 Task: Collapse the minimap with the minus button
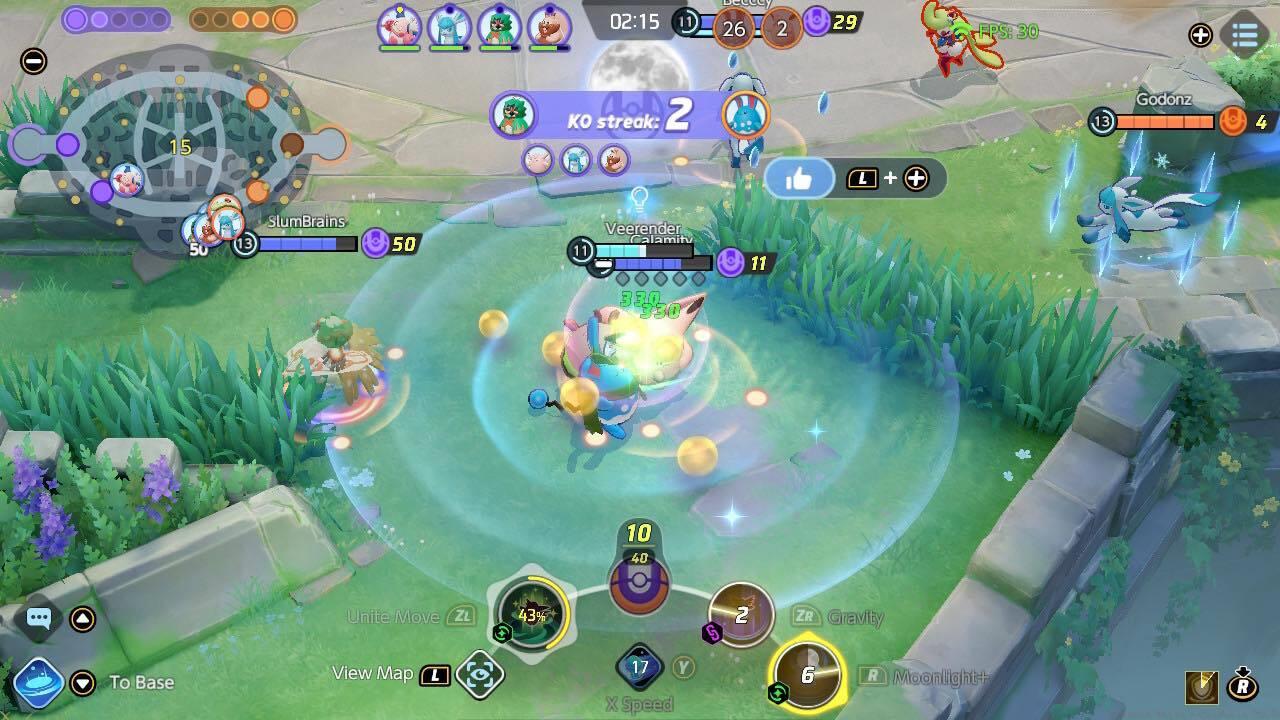coord(34,62)
